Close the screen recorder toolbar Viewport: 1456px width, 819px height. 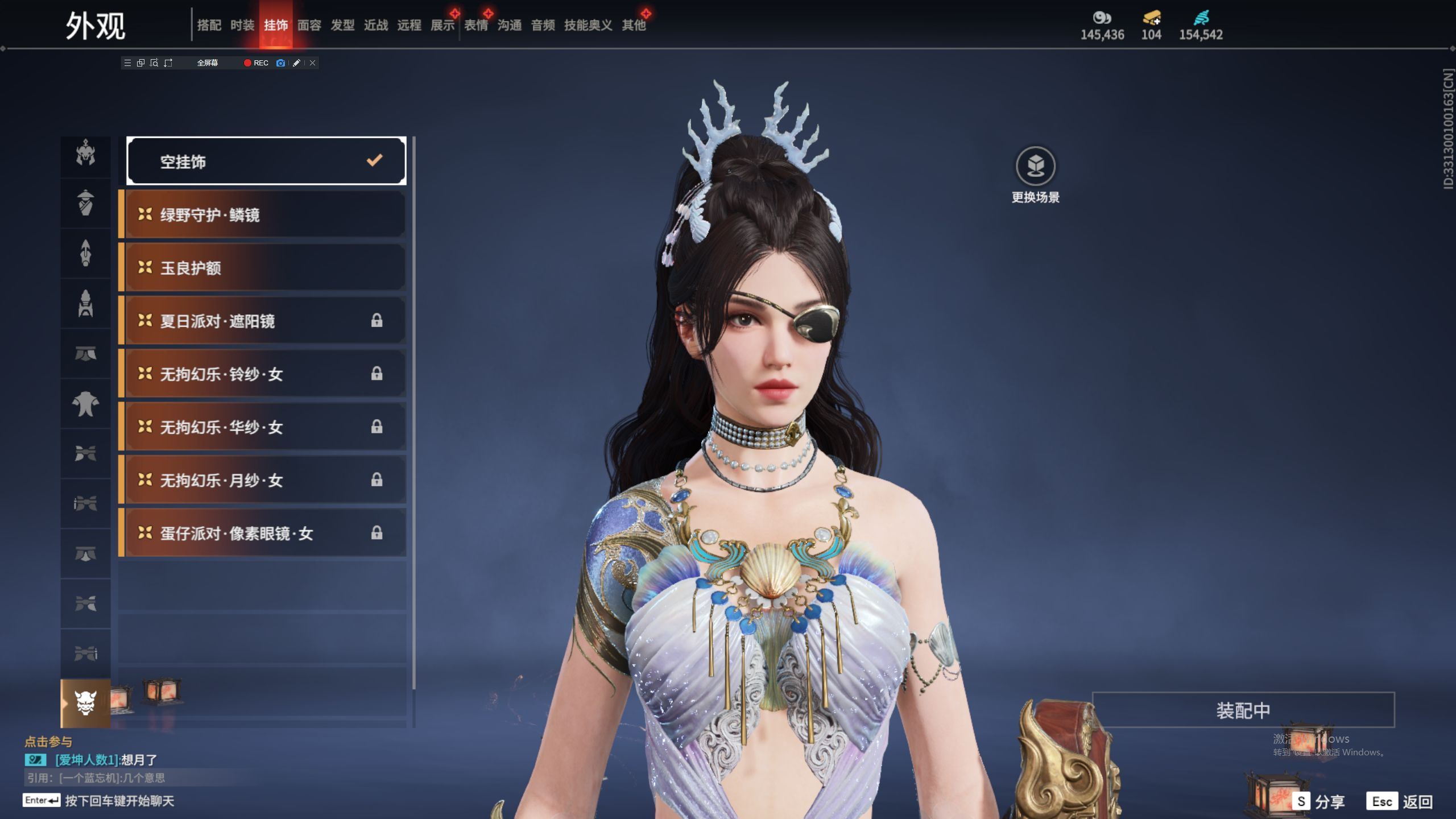[312, 63]
